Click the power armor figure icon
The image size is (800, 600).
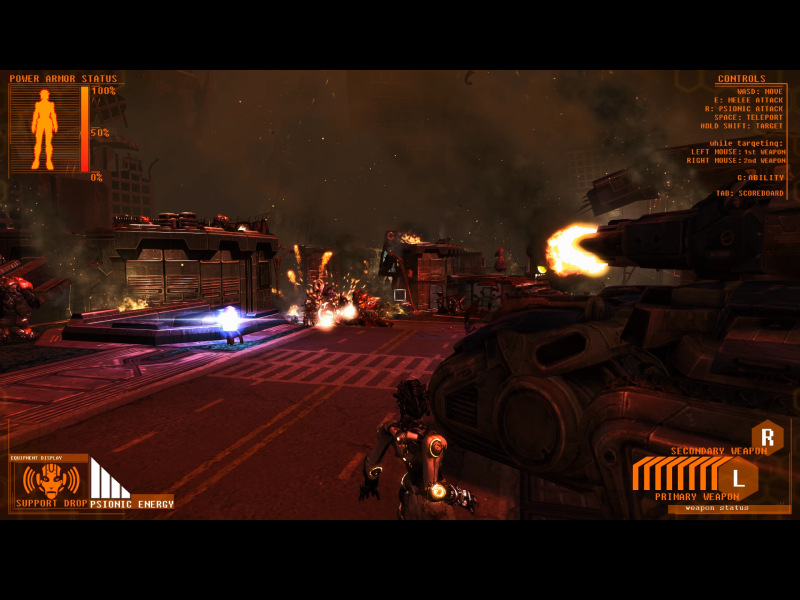tap(44, 128)
